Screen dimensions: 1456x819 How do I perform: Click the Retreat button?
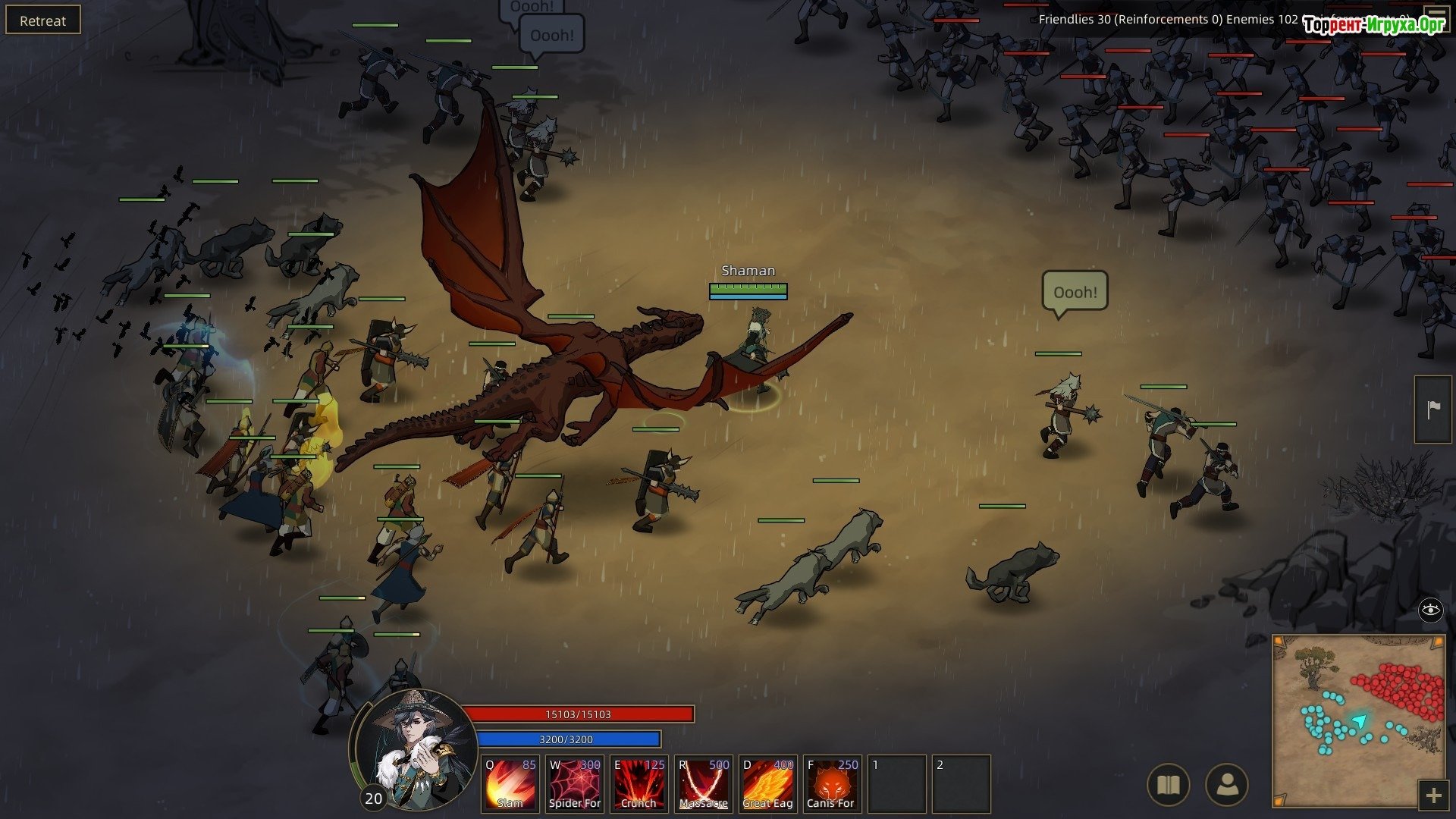point(42,20)
